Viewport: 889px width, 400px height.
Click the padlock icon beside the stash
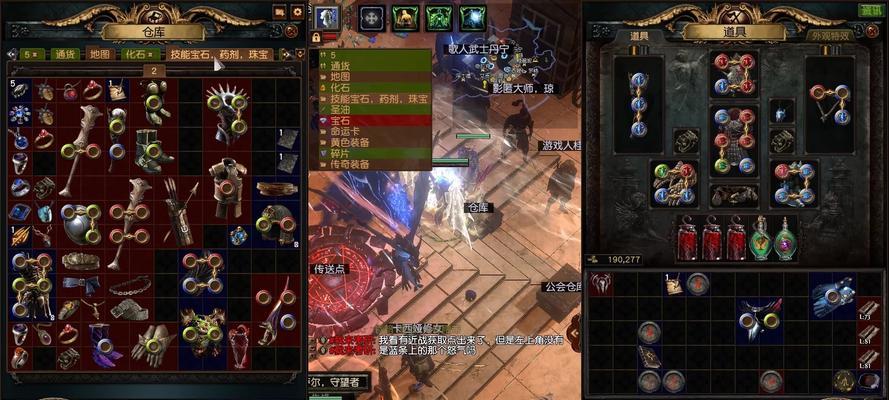316,37
